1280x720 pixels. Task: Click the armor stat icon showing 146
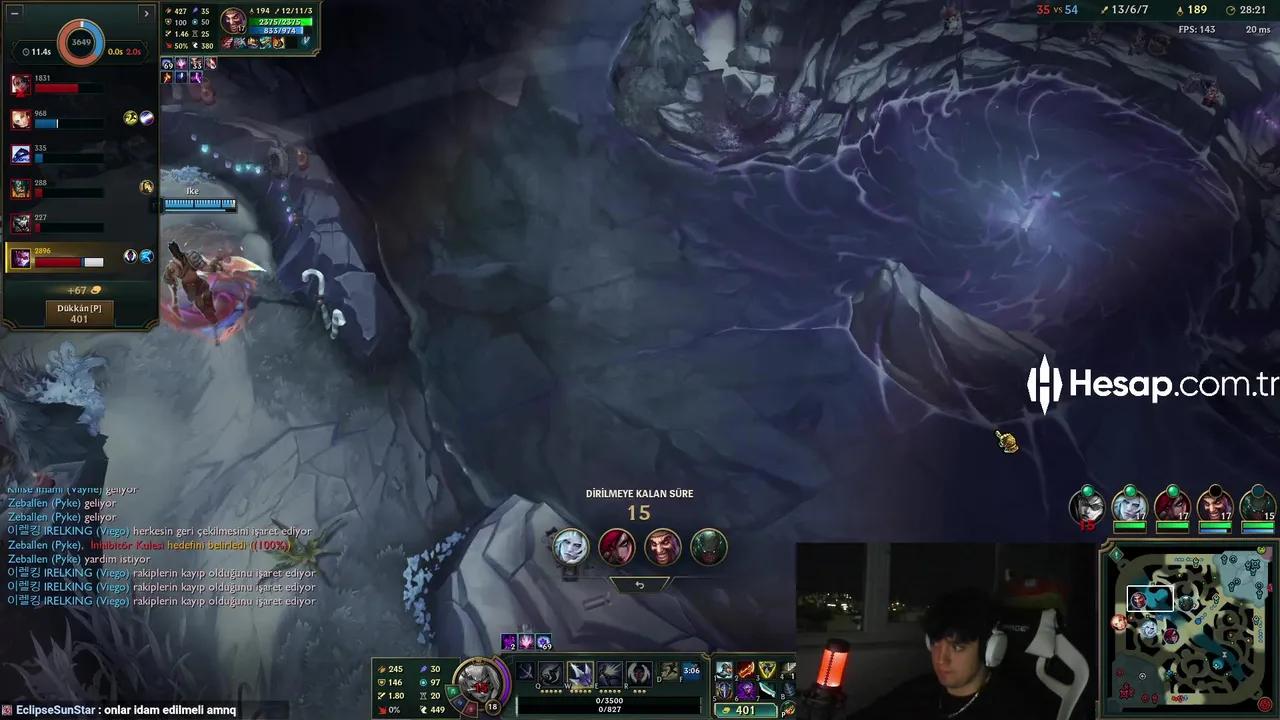tap(383, 682)
